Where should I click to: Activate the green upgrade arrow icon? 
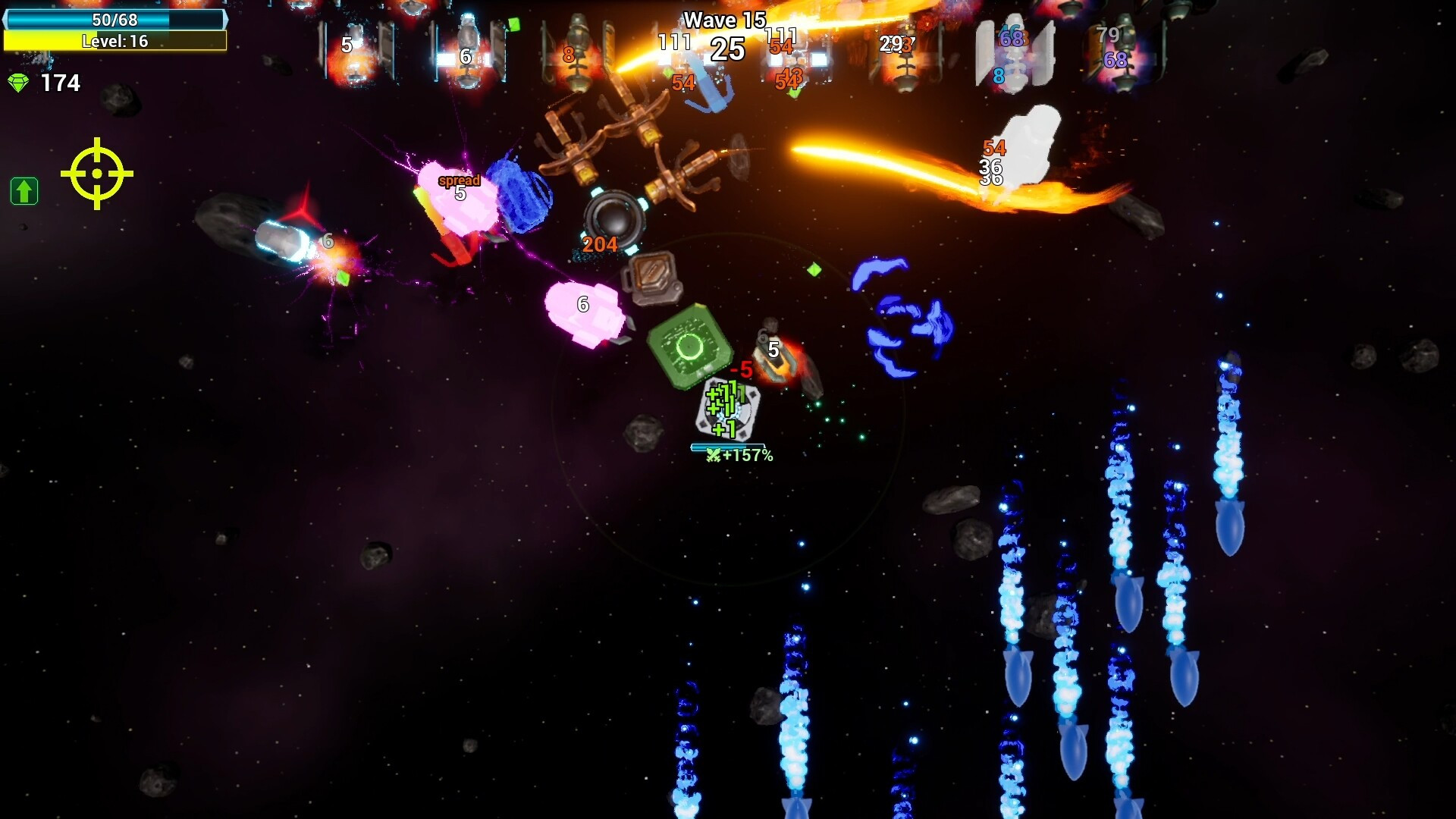coord(24,191)
